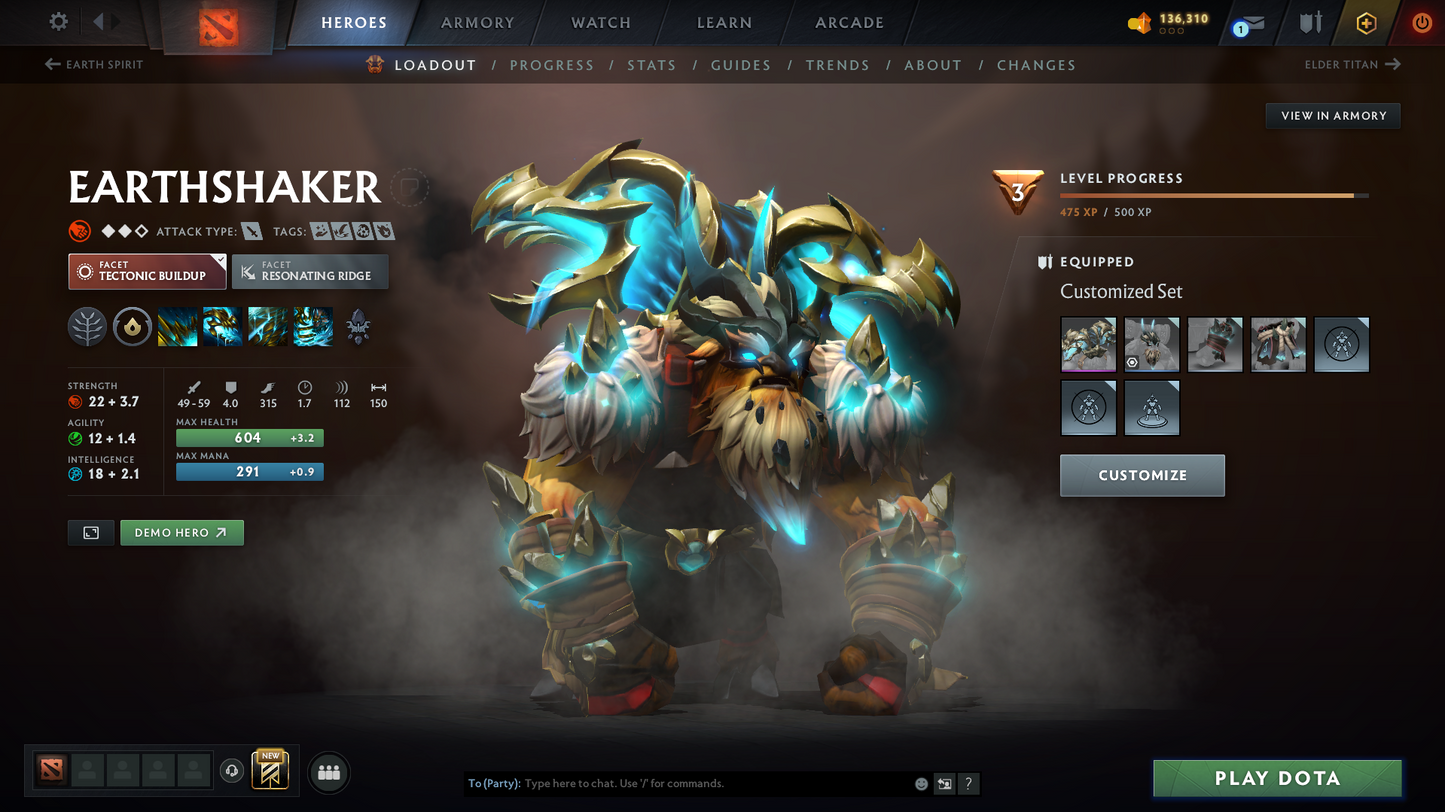This screenshot has width=1445, height=812.
Task: Advance forward to Elder Titan hero
Action: pyautogui.click(x=1352, y=64)
